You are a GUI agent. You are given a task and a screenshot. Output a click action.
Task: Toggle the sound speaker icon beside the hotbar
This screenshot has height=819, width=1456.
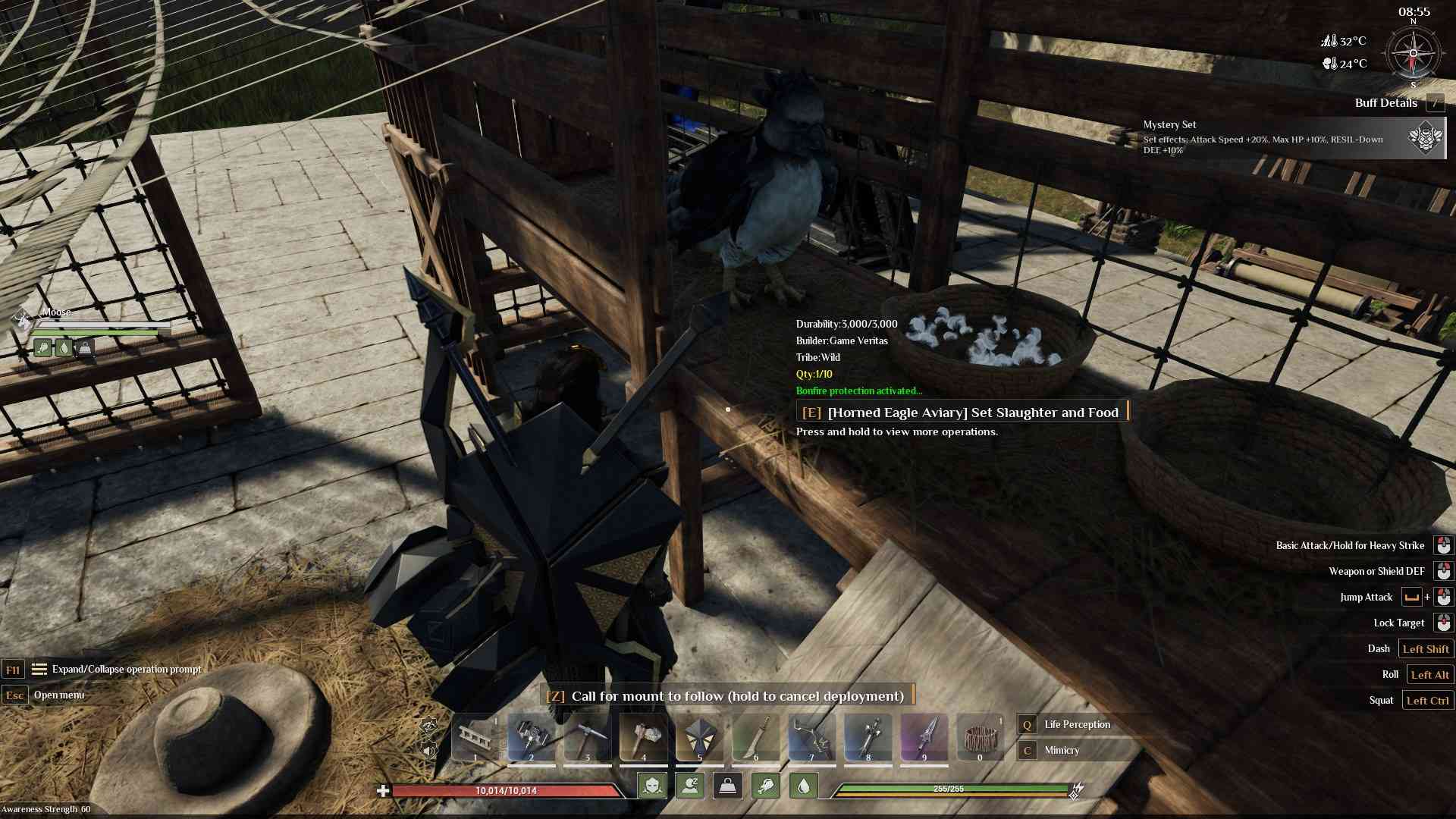pyautogui.click(x=429, y=751)
